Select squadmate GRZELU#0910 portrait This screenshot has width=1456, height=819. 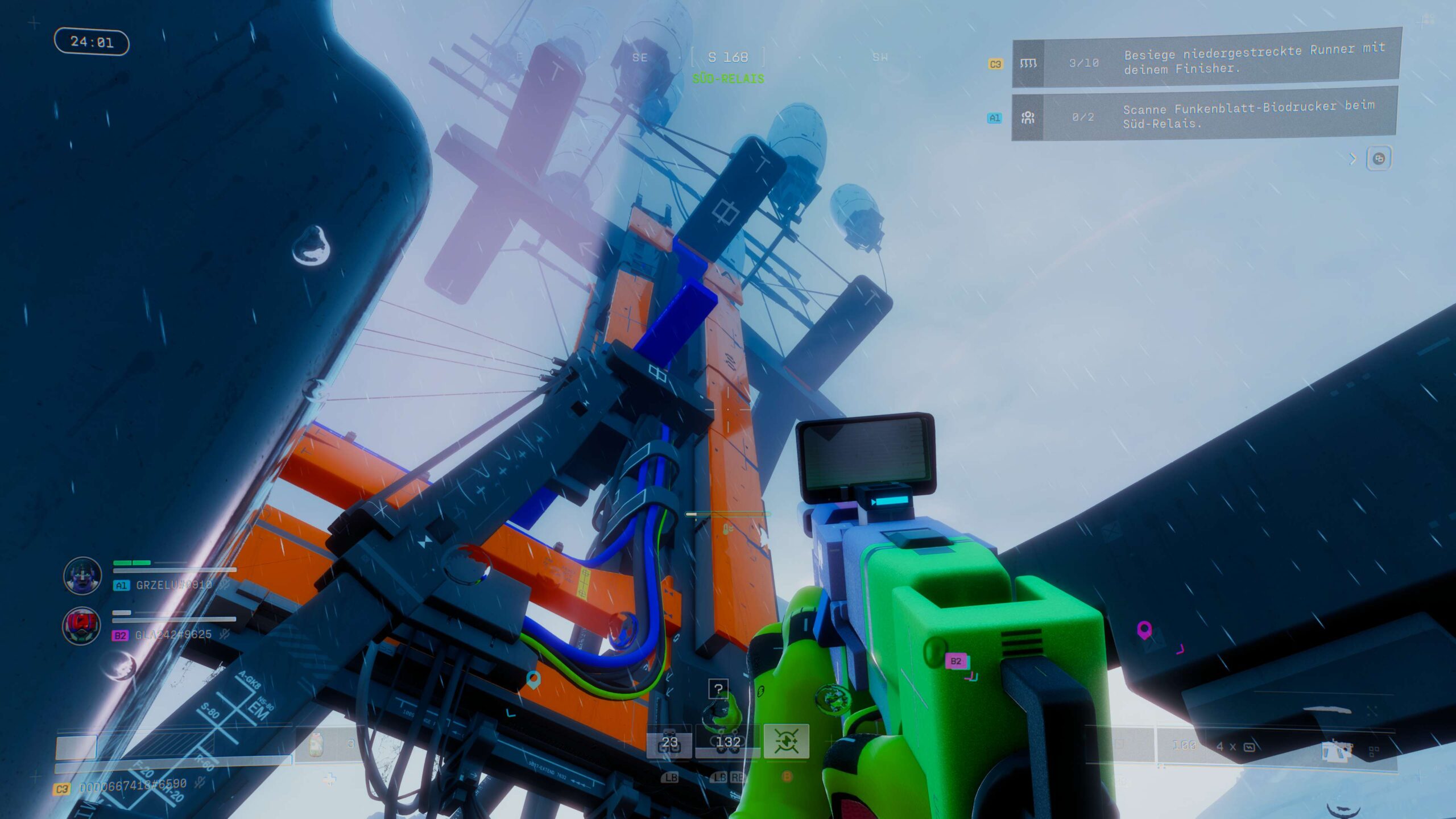[x=82, y=576]
